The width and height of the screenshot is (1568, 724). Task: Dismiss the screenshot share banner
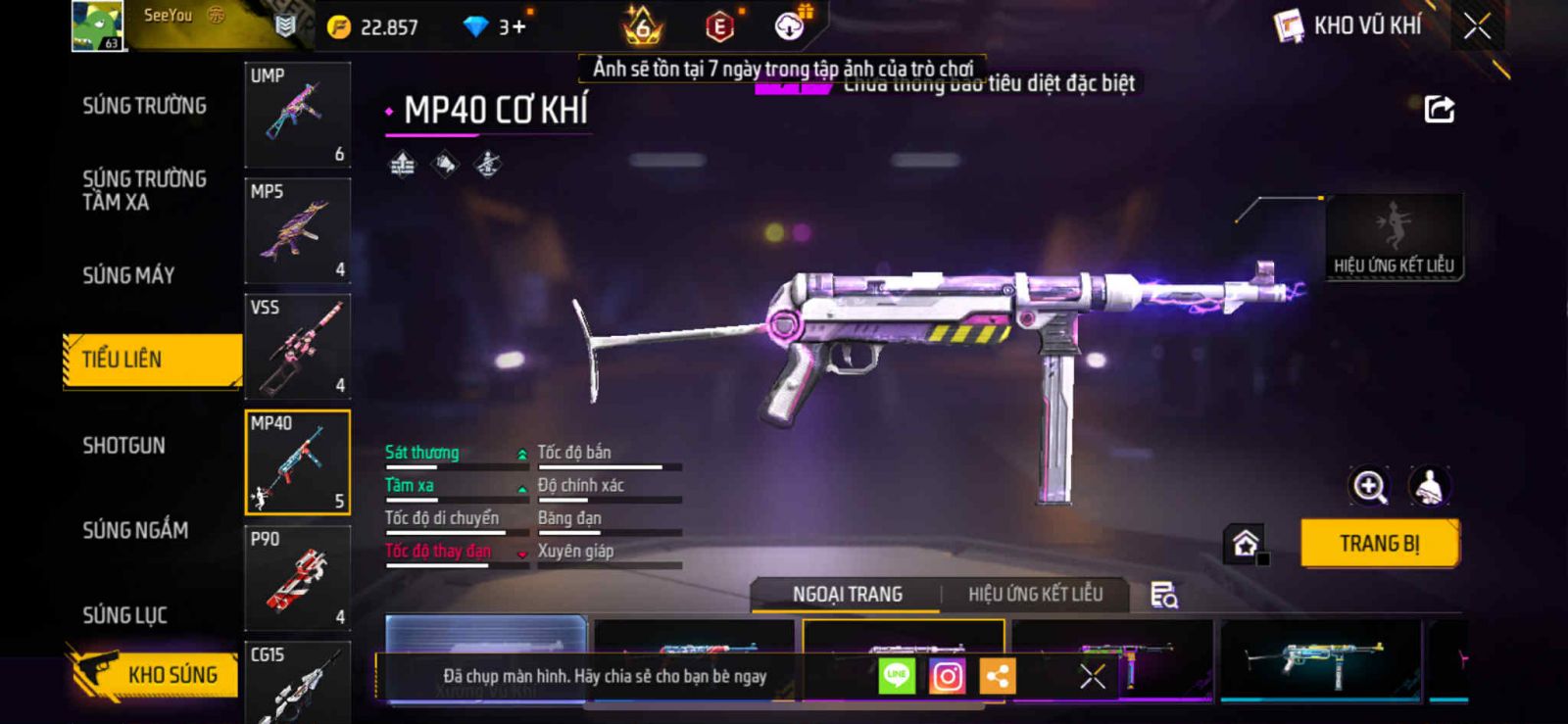[1092, 676]
